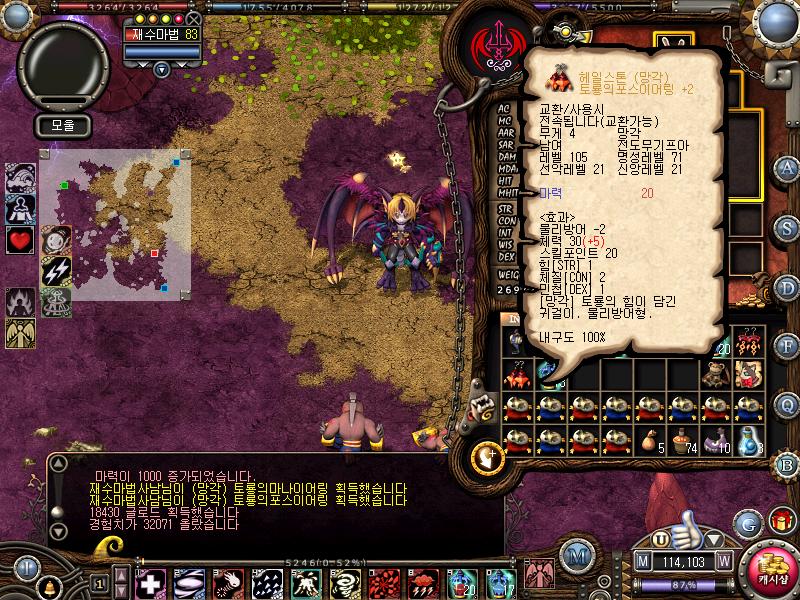Select the blue potion flask inventory slot
The height and width of the screenshot is (600, 800).
(x=747, y=440)
